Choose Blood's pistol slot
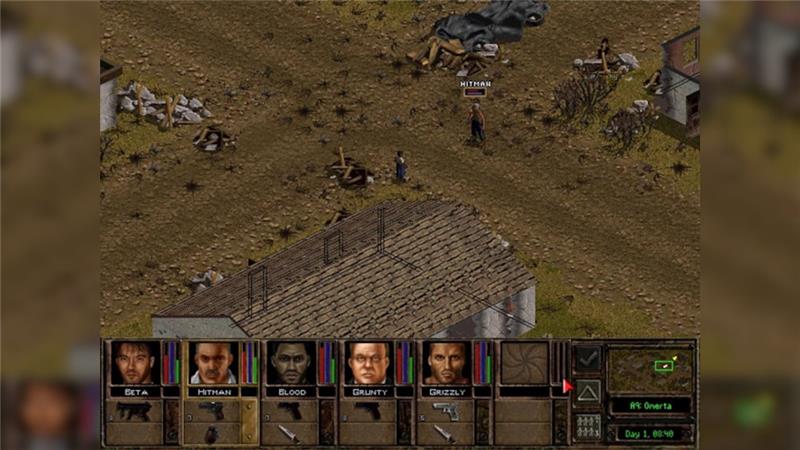This screenshot has height=450, width=800. [289, 411]
